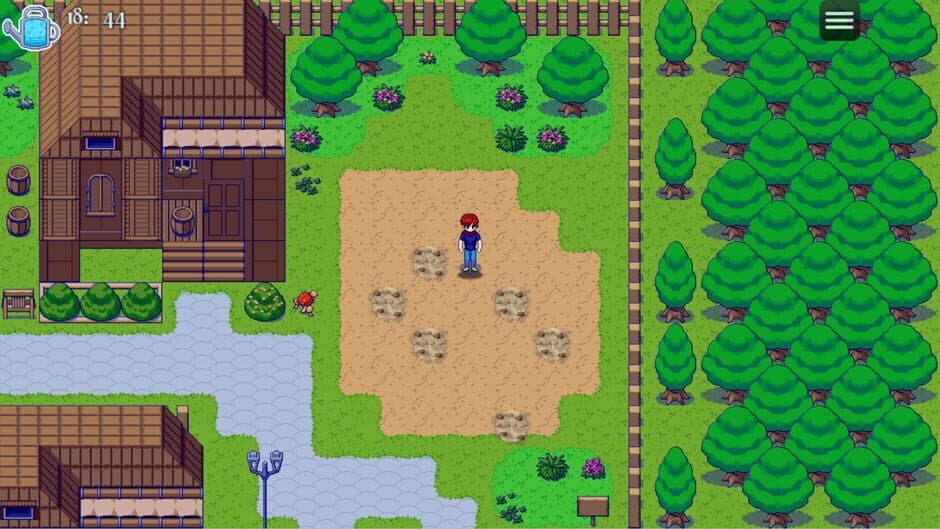
Task: Select the watering can tool icon
Action: pyautogui.click(x=31, y=26)
